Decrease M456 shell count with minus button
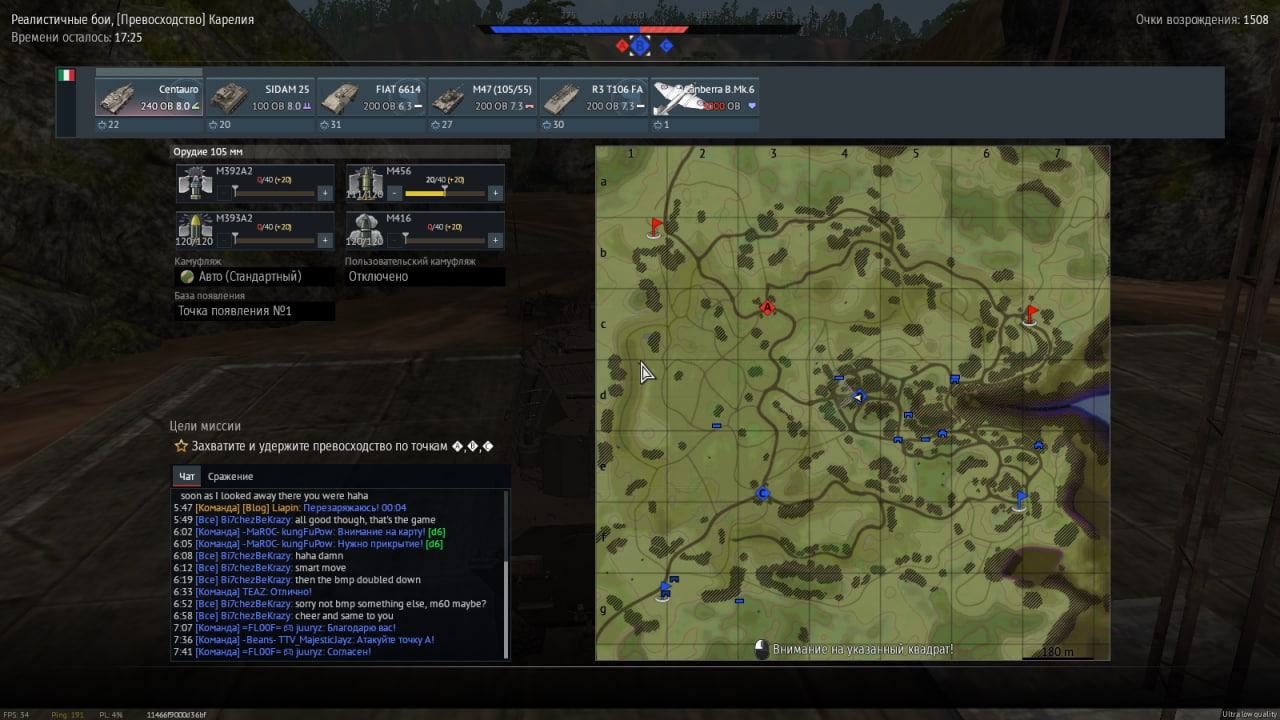 [395, 193]
